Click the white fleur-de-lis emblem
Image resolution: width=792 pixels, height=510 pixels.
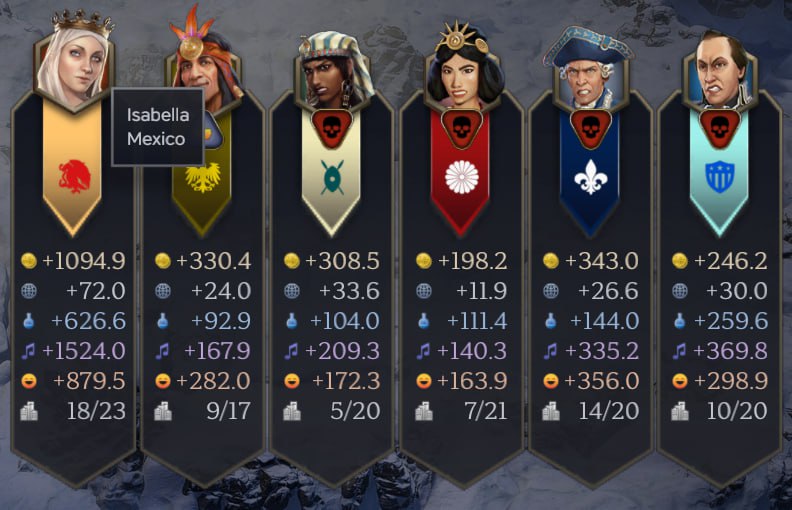coord(590,178)
